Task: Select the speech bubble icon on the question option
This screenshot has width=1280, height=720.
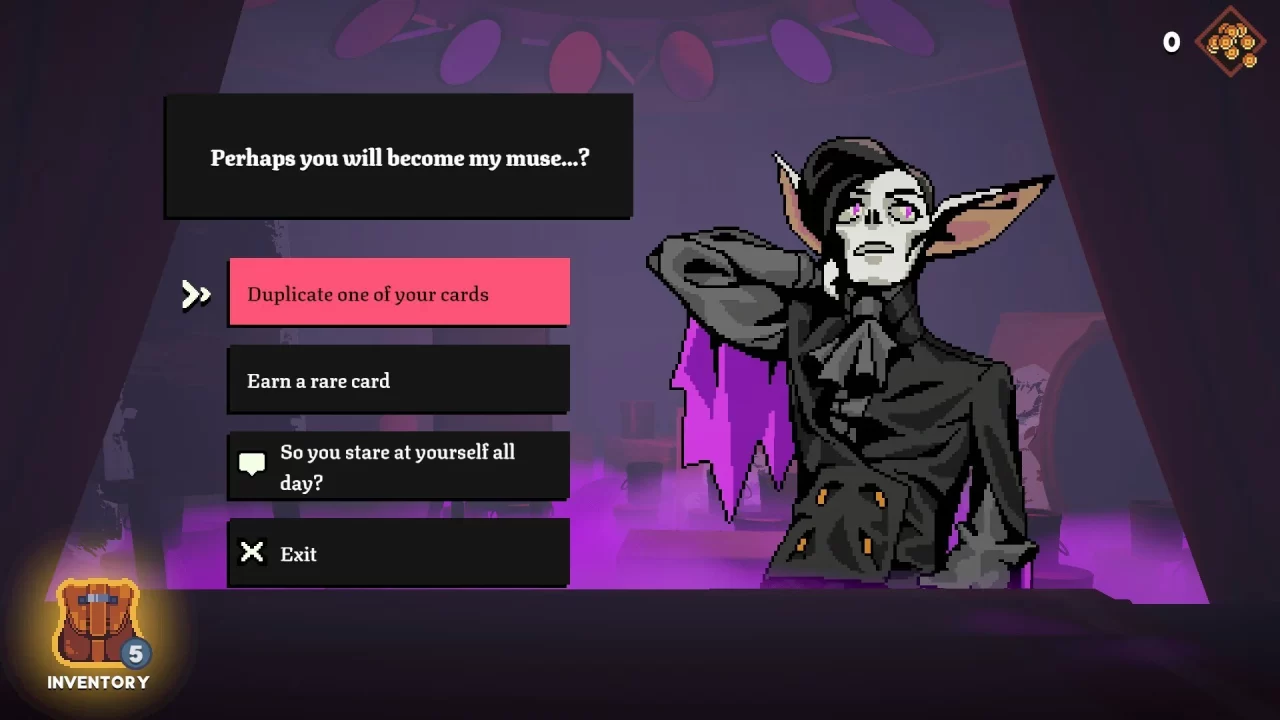Action: point(252,463)
